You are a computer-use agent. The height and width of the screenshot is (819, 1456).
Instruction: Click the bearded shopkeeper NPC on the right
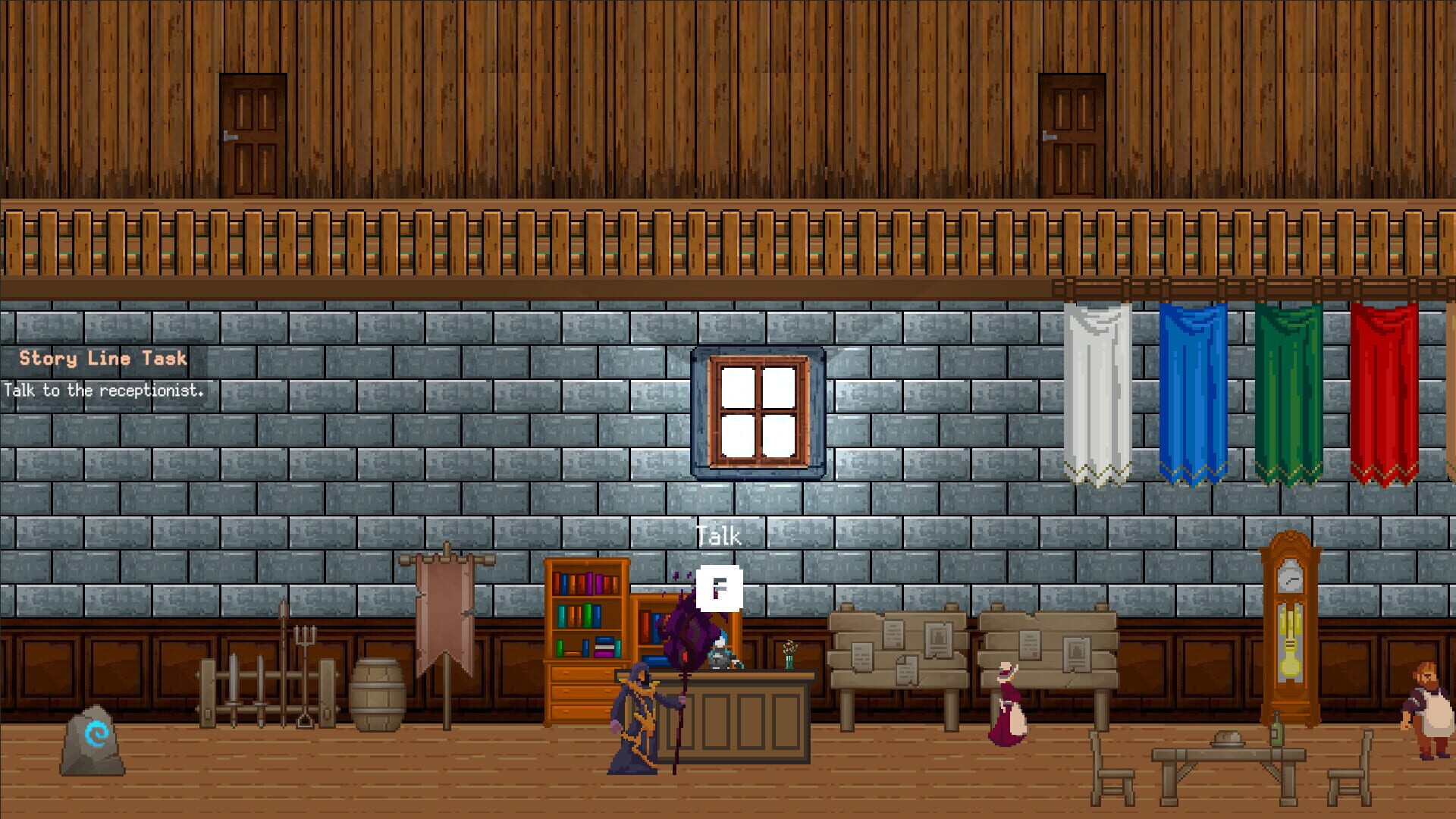(x=1429, y=705)
